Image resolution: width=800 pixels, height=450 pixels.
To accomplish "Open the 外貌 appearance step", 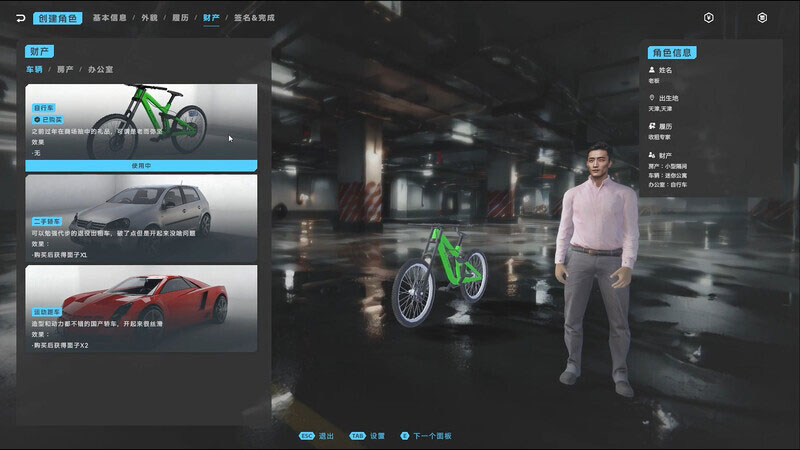I will click(149, 18).
